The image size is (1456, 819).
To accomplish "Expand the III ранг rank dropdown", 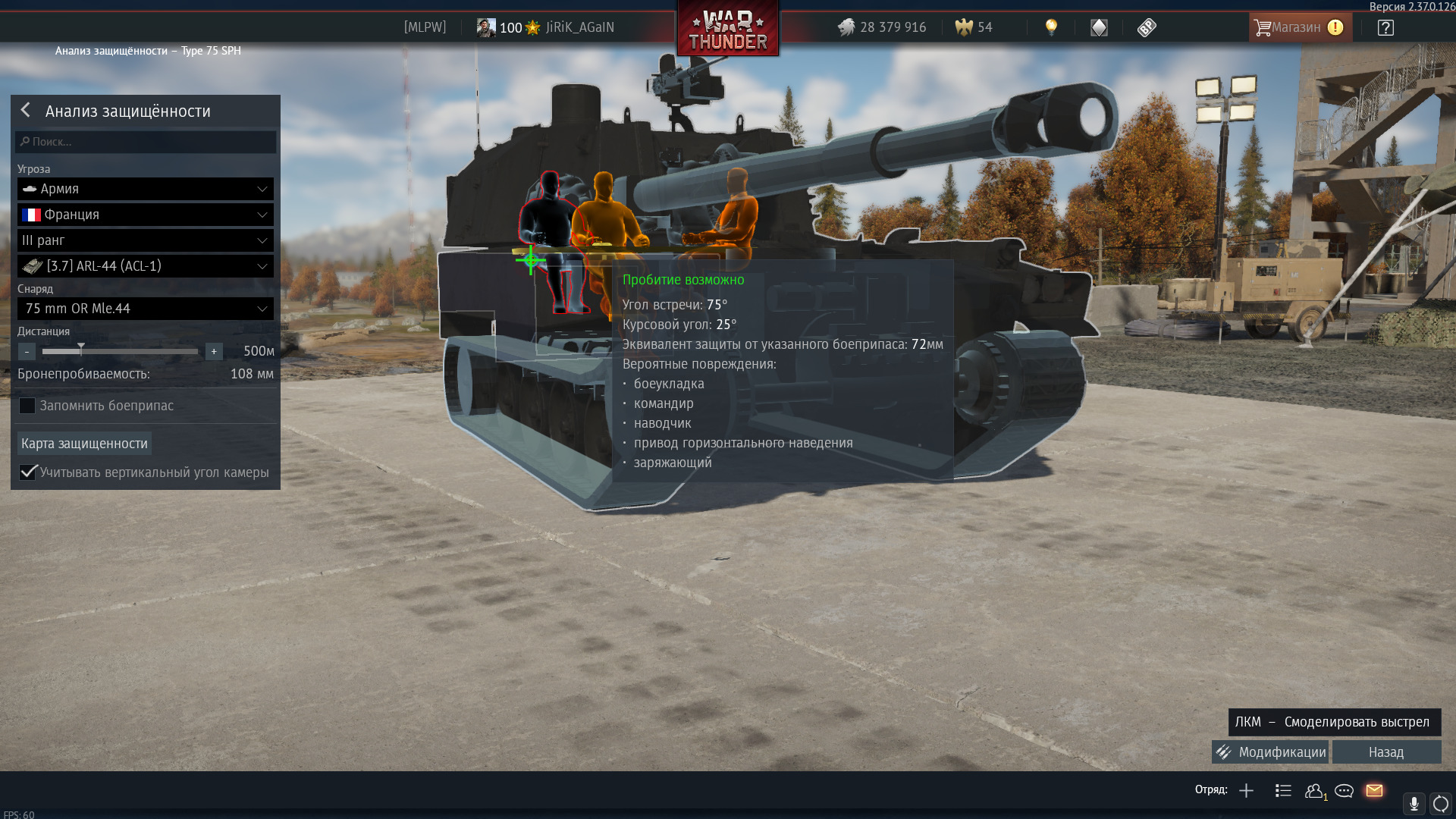I will coord(146,240).
